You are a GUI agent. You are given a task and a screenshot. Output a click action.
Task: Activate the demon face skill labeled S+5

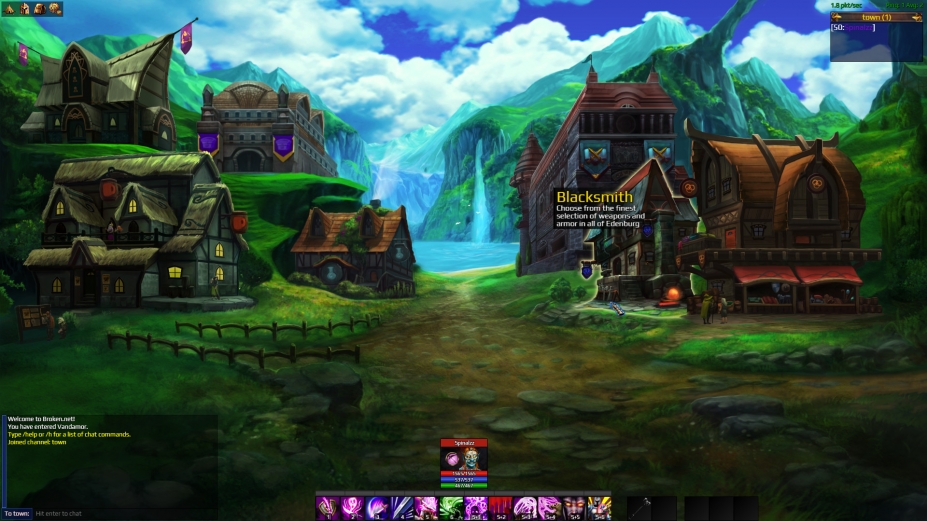click(574, 507)
